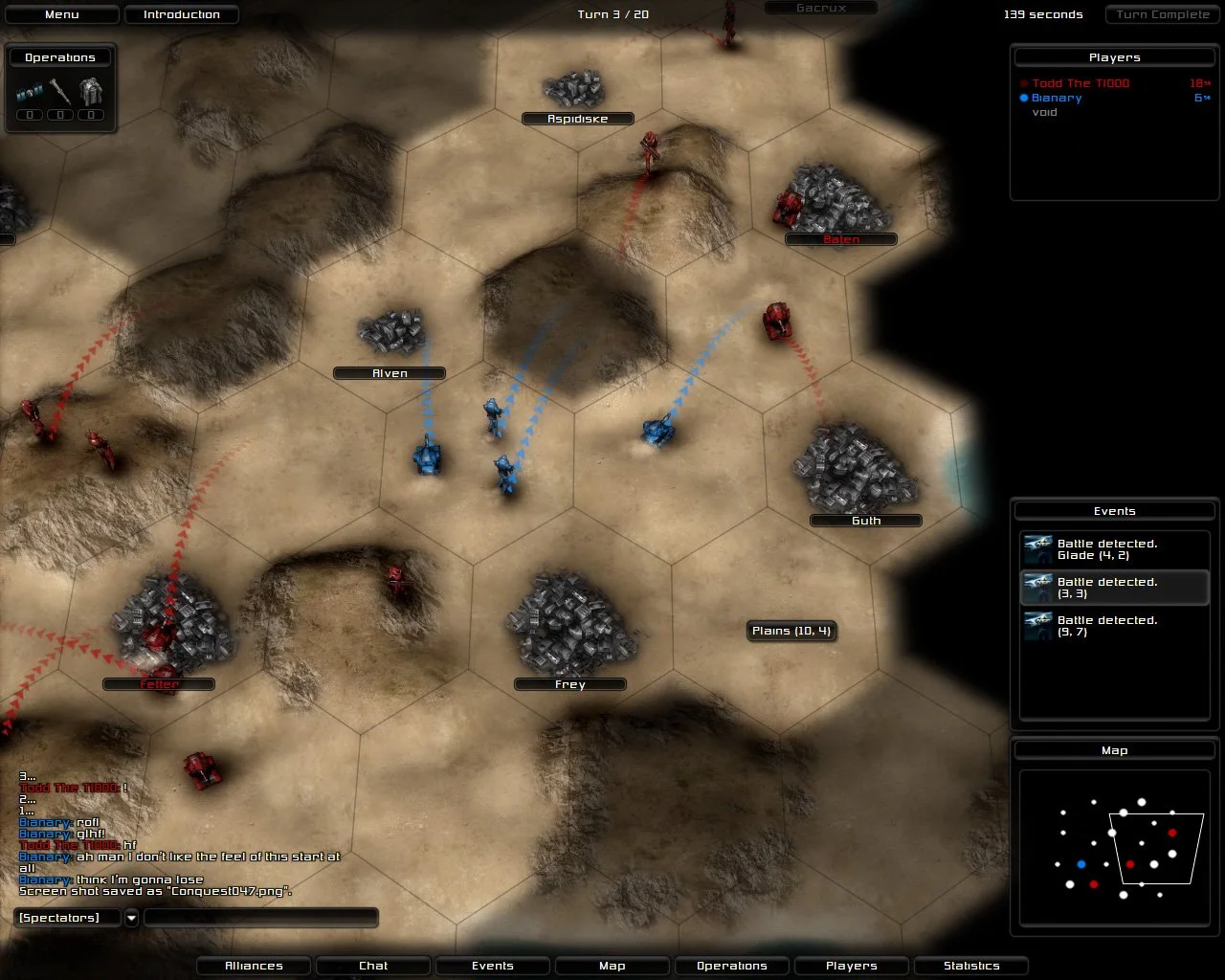The height and width of the screenshot is (980, 1225).
Task: Switch to the Statistics tab
Action: point(971,966)
